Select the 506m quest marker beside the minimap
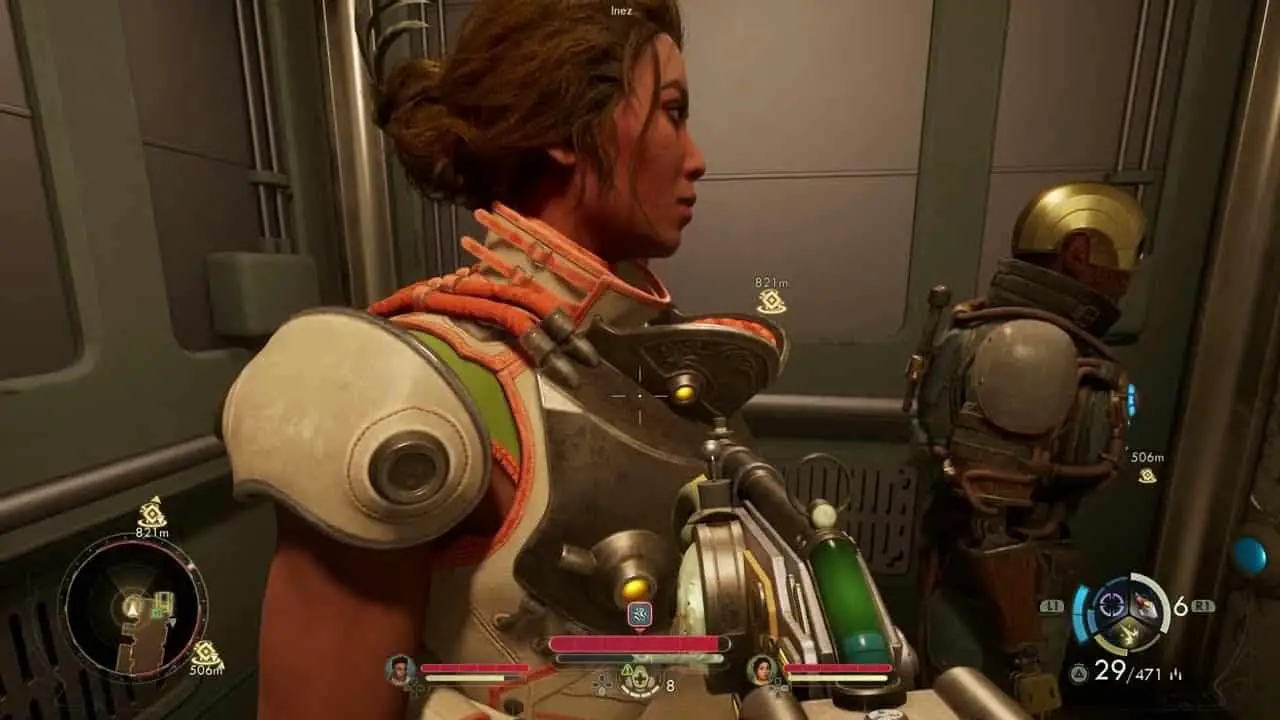The image size is (1280, 720). 205,655
